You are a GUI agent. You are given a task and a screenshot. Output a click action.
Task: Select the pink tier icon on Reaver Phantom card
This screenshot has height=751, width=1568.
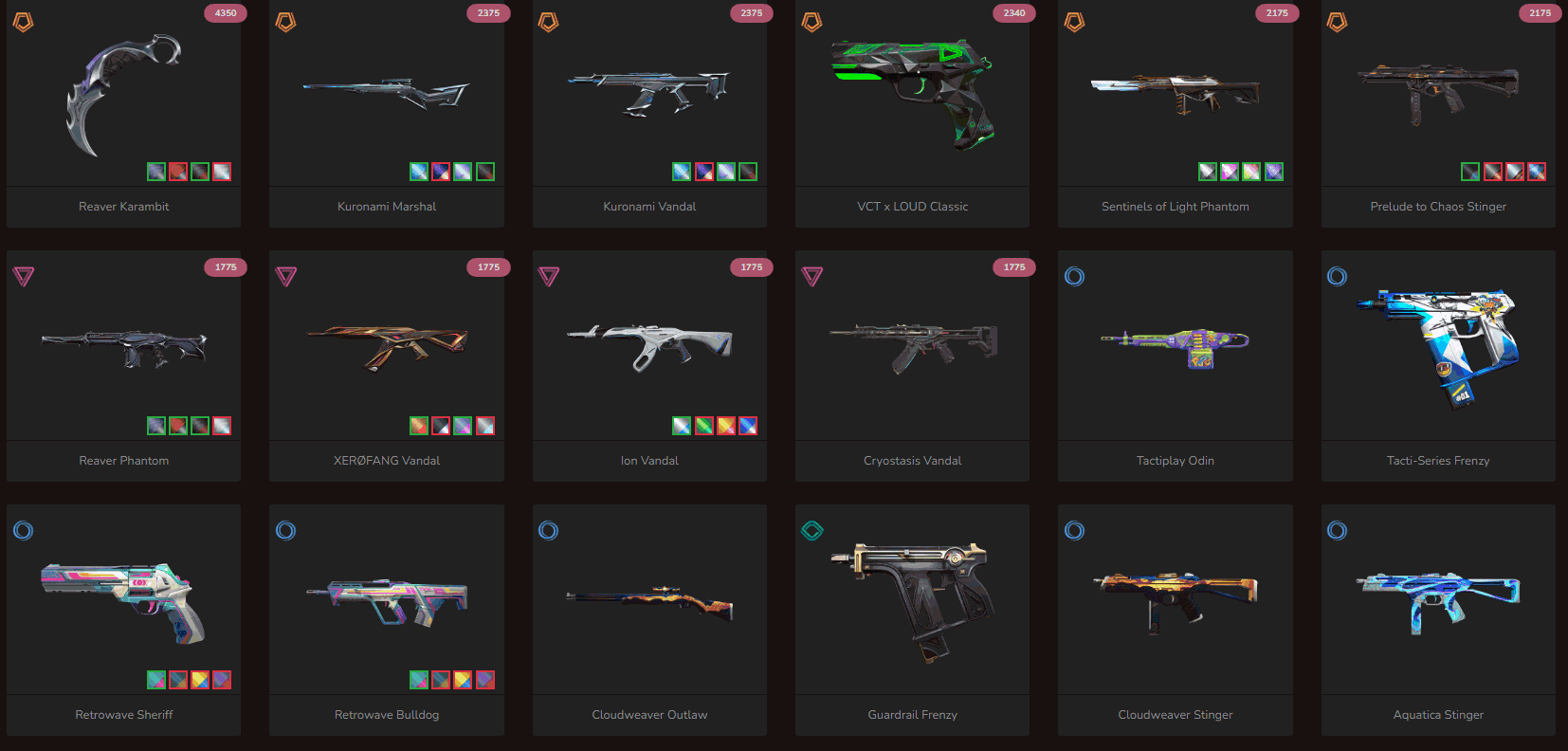click(x=24, y=276)
